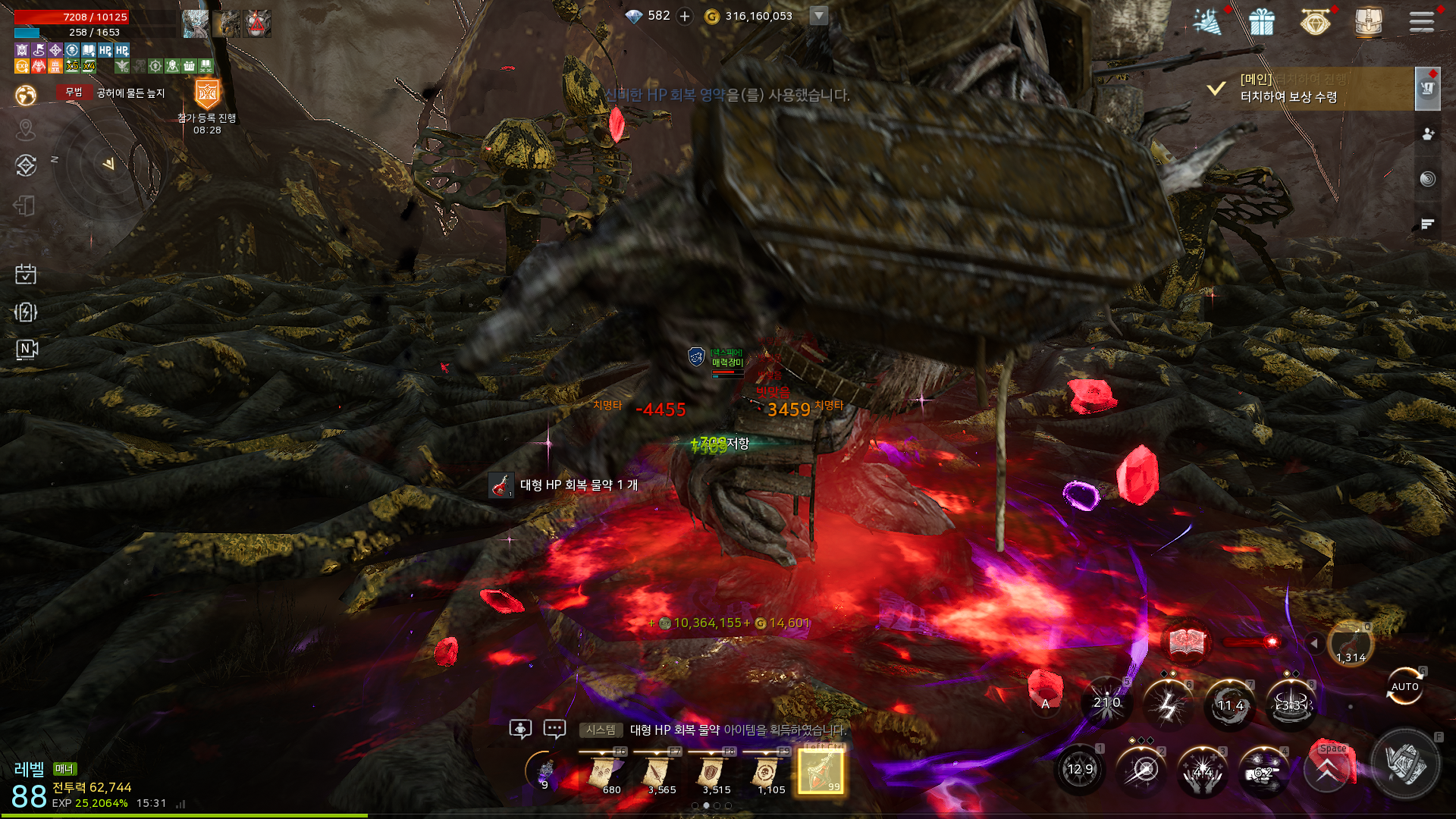Open the orange banner registration event icon
This screenshot has width=1456, height=819.
(207, 95)
